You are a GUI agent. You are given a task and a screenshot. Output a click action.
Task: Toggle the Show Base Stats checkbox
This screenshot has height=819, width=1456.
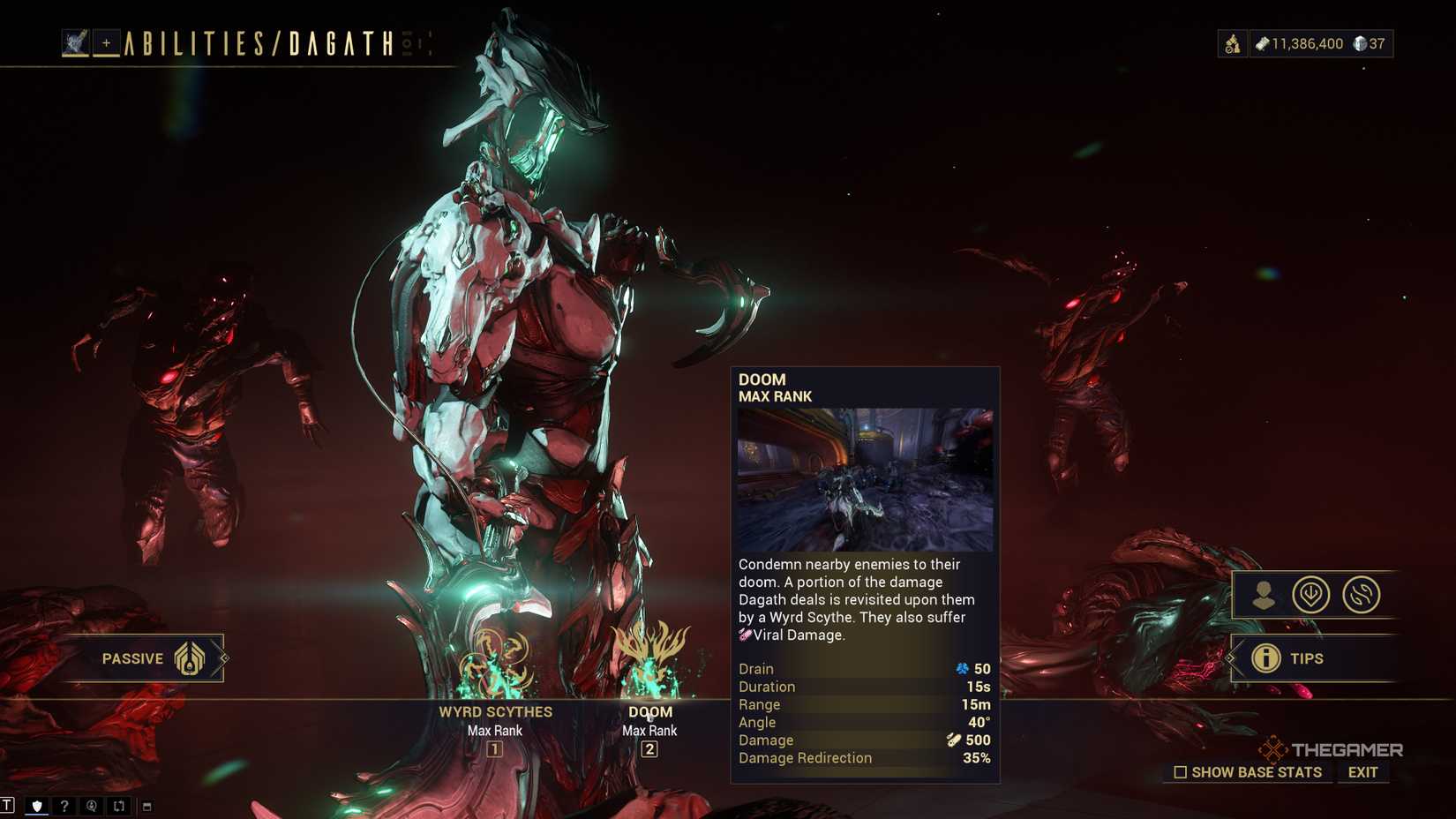[x=1180, y=771]
